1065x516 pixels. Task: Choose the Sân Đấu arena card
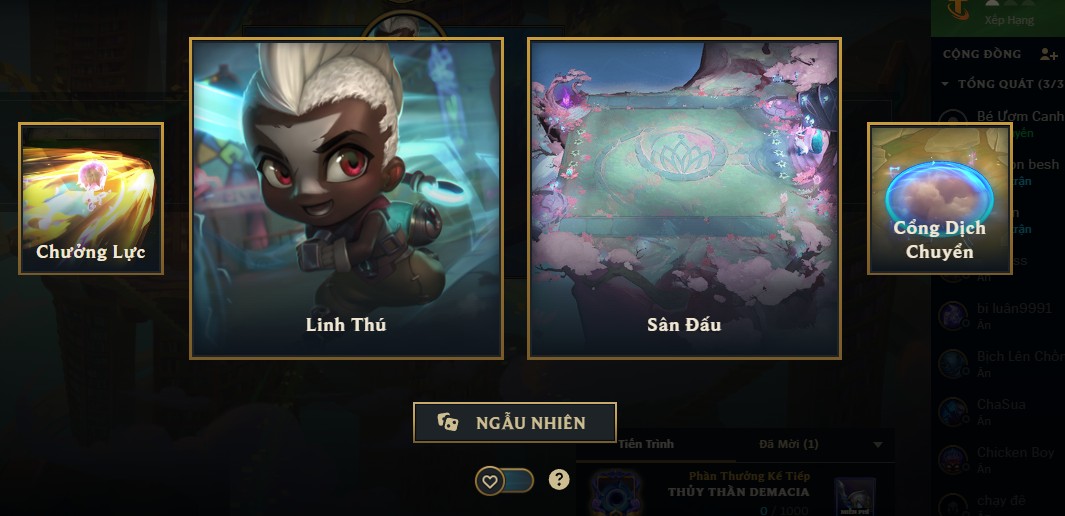click(x=684, y=198)
